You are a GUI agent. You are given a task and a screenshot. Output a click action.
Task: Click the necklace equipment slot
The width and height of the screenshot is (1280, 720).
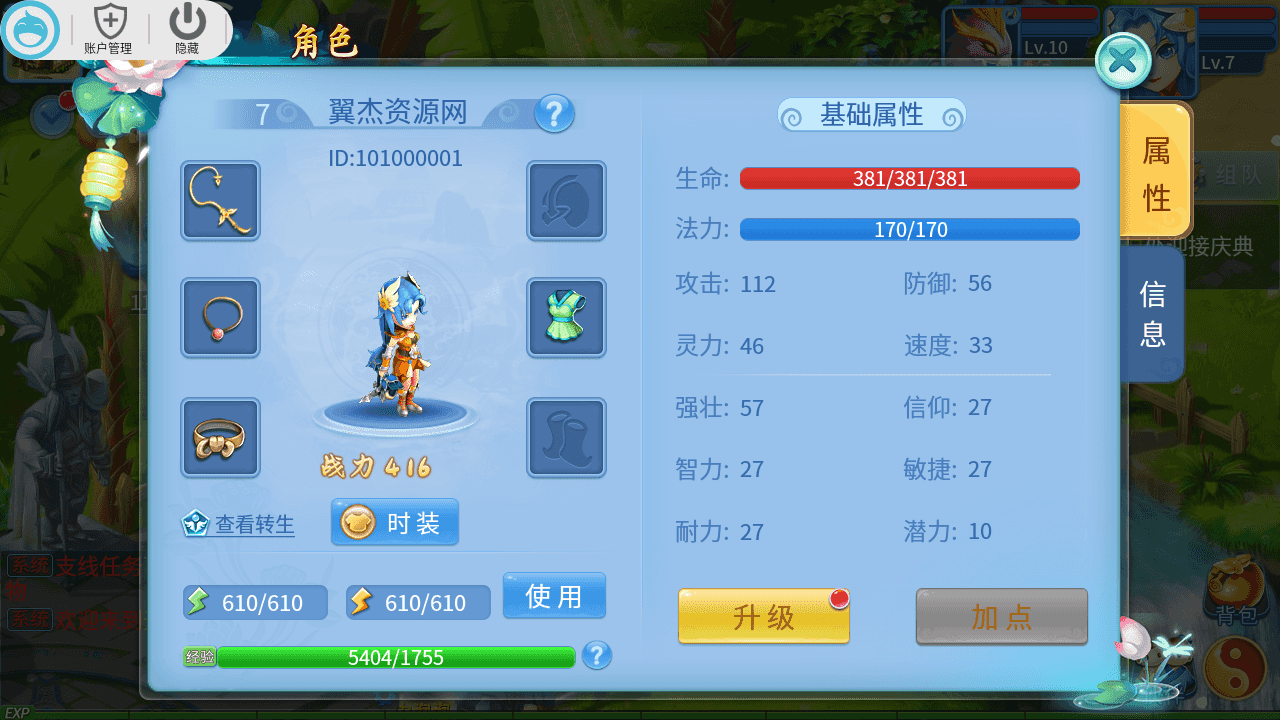point(220,318)
